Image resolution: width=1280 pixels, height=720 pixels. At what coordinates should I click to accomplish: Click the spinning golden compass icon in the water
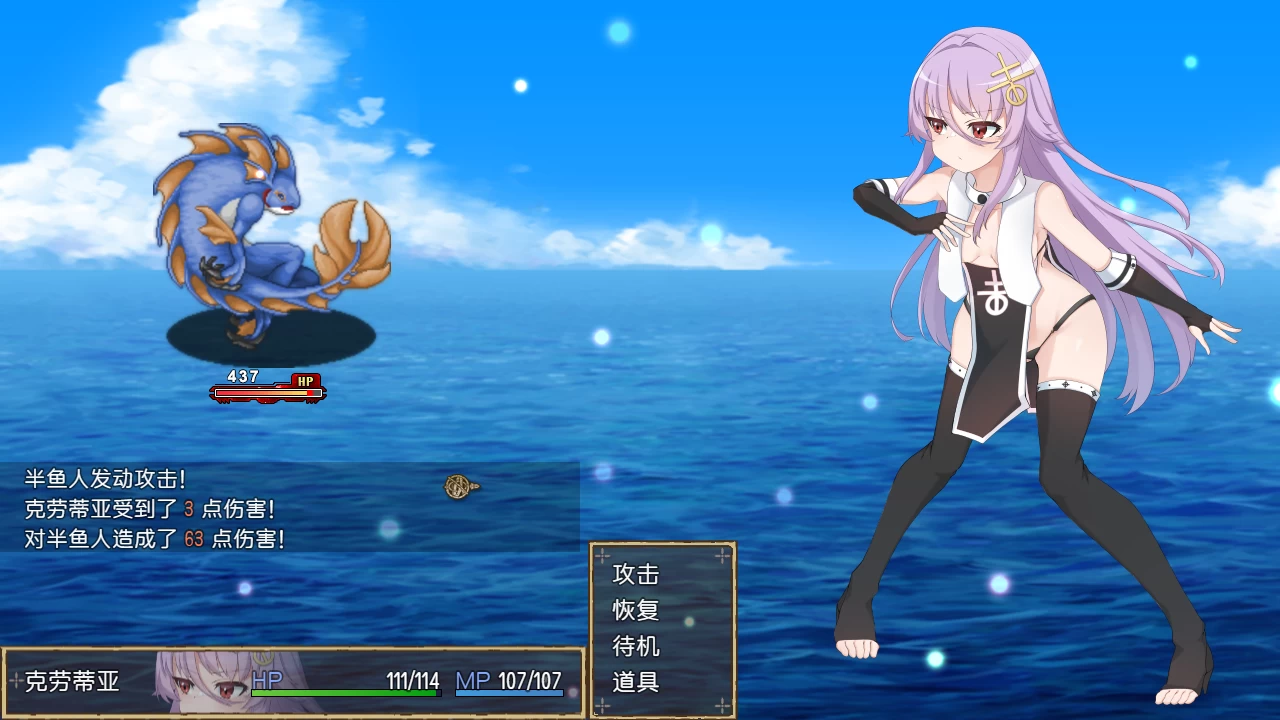(x=459, y=487)
